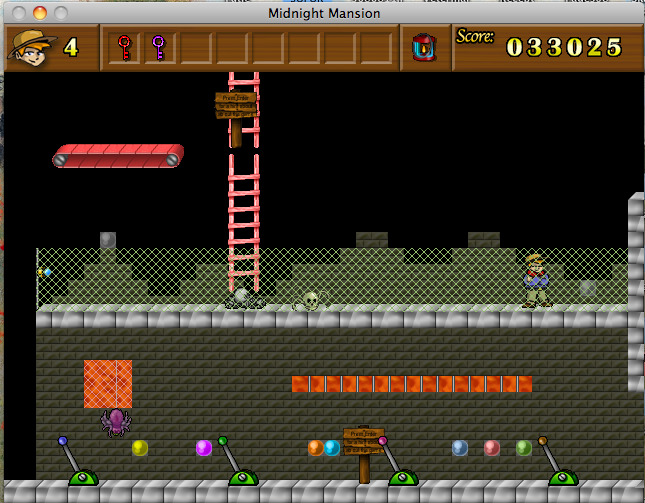Click the explorer portrait lives icon
Screen dimensions: 645x503
click(32, 47)
